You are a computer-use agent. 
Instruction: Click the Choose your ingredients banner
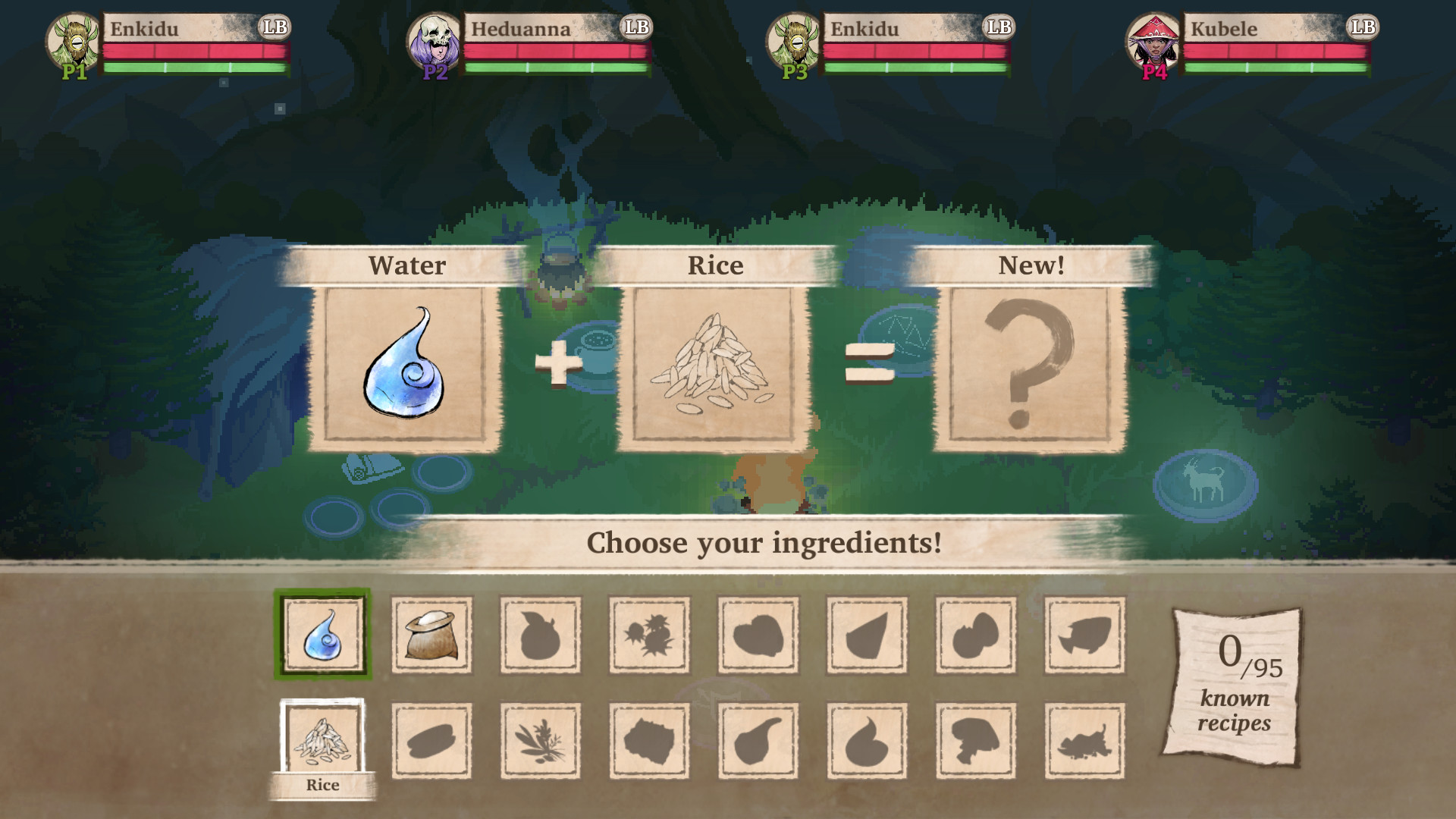point(765,543)
